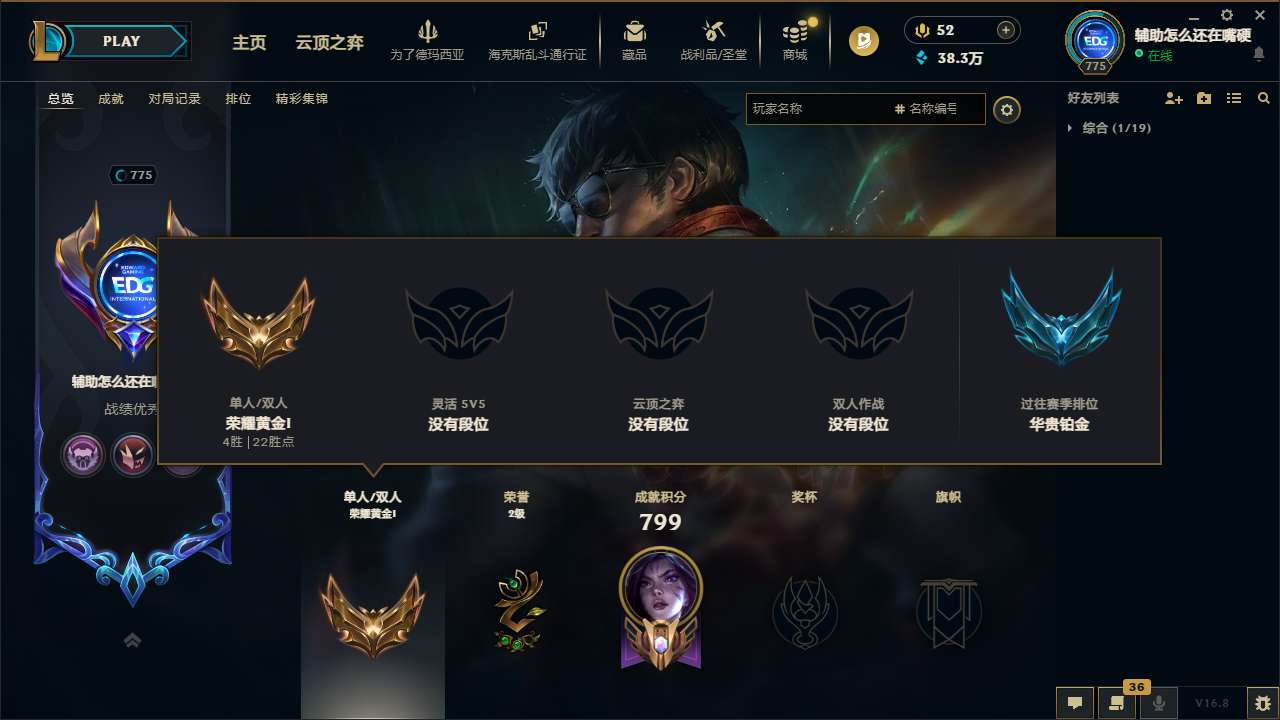Open the chat icon showing 36 messages
Screen dimensions: 1280x720
pyautogui.click(x=1116, y=702)
